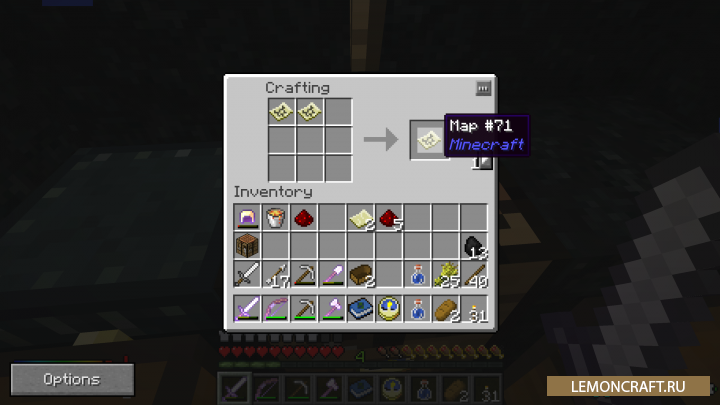The image size is (720, 405).
Task: Choose the iron sword in inventory
Action: [x=247, y=273]
